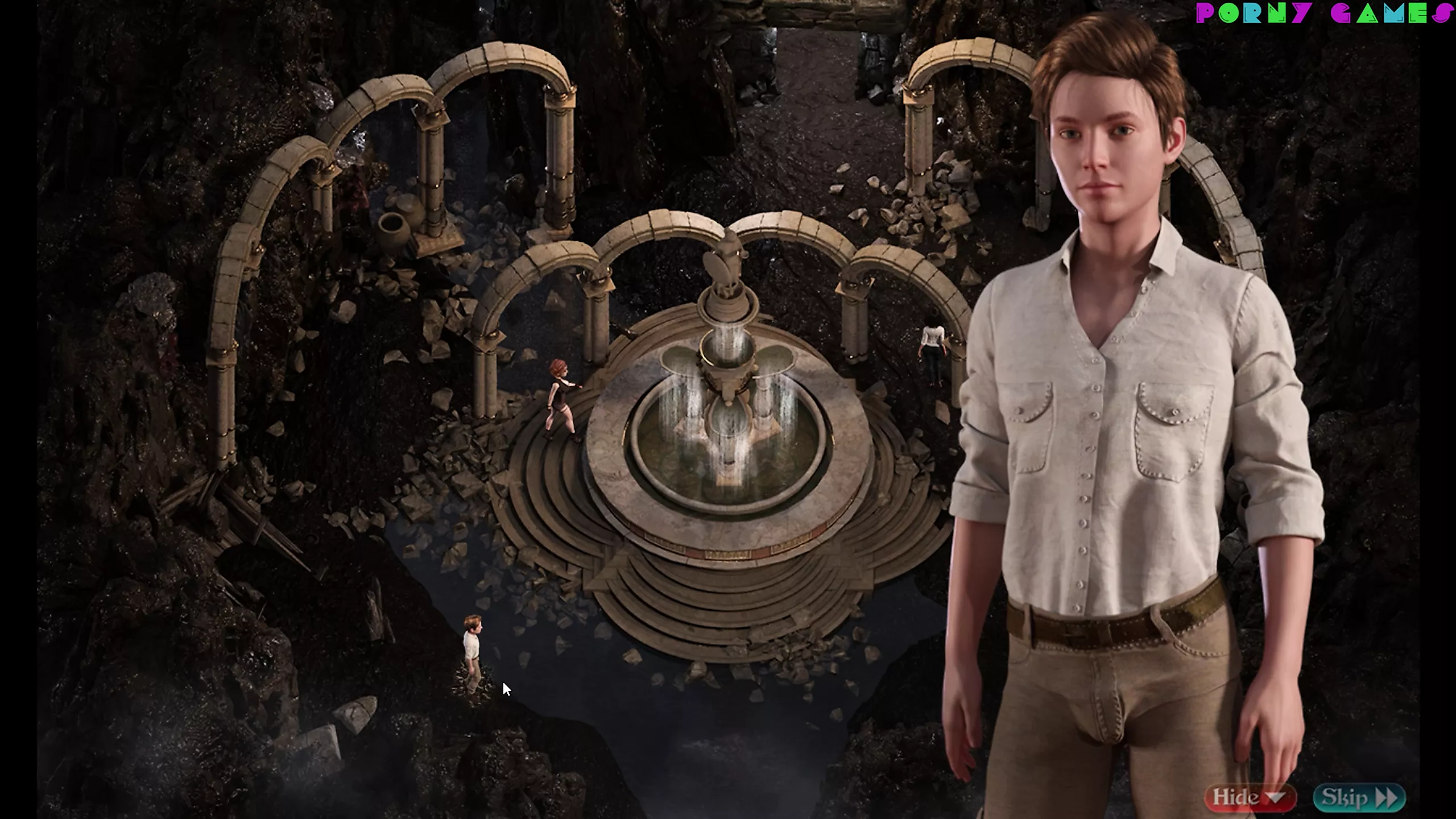Hide the dialogue overlay
This screenshot has width=1456, height=819.
[x=1249, y=797]
